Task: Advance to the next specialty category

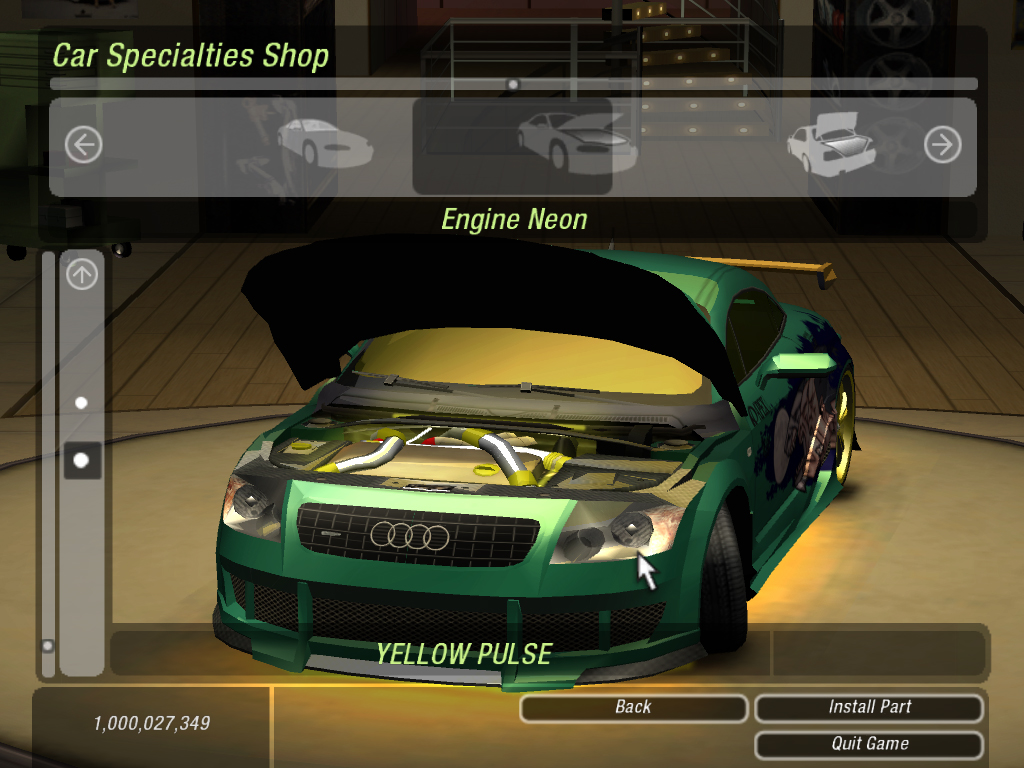Action: 942,146
